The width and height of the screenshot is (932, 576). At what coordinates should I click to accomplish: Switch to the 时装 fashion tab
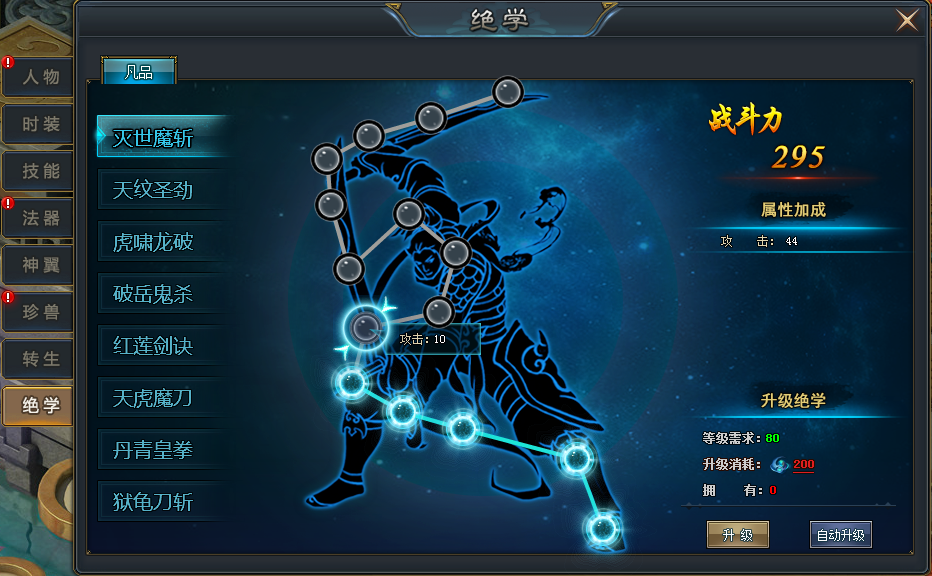coord(38,124)
